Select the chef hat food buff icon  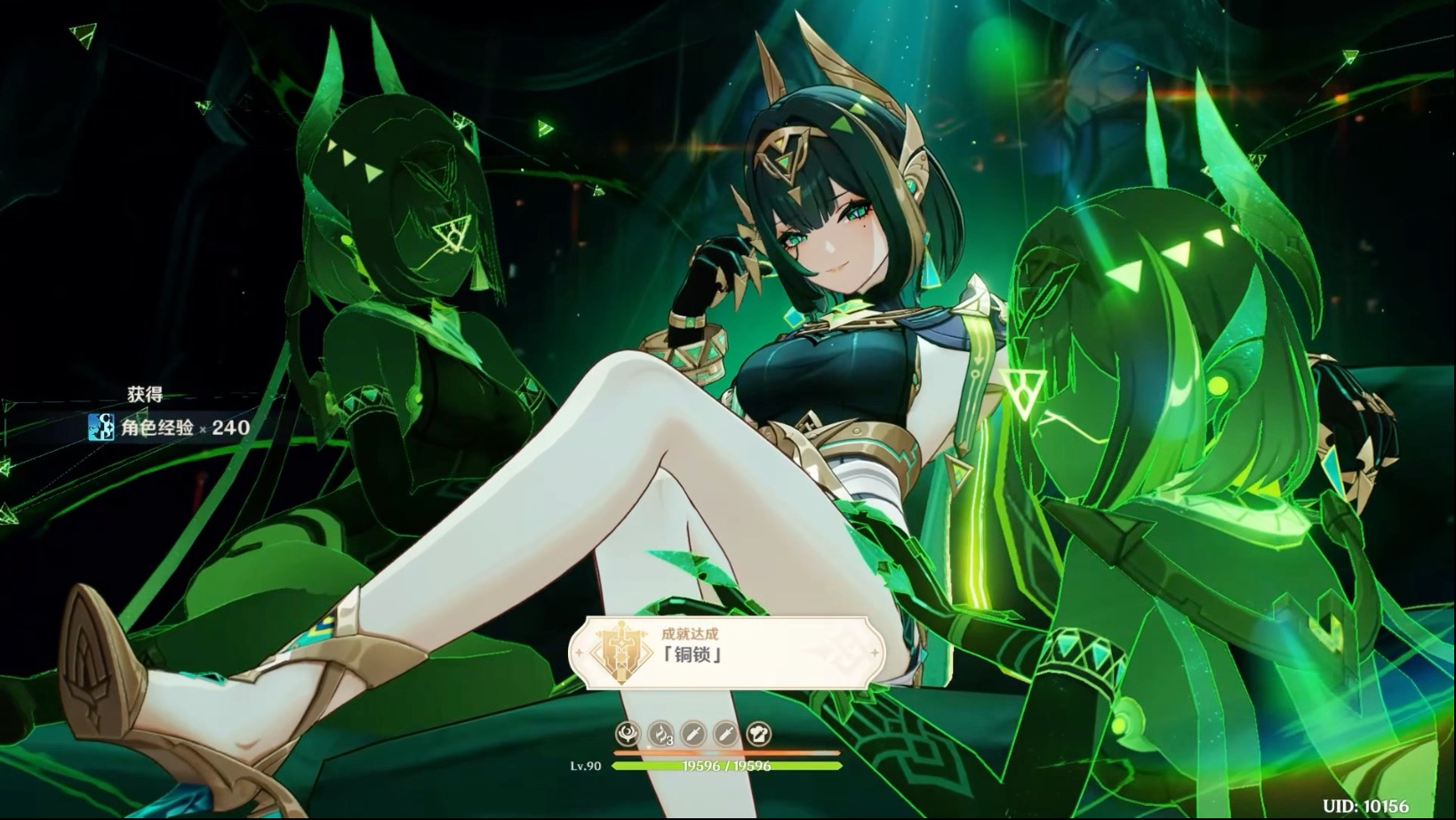tap(758, 734)
